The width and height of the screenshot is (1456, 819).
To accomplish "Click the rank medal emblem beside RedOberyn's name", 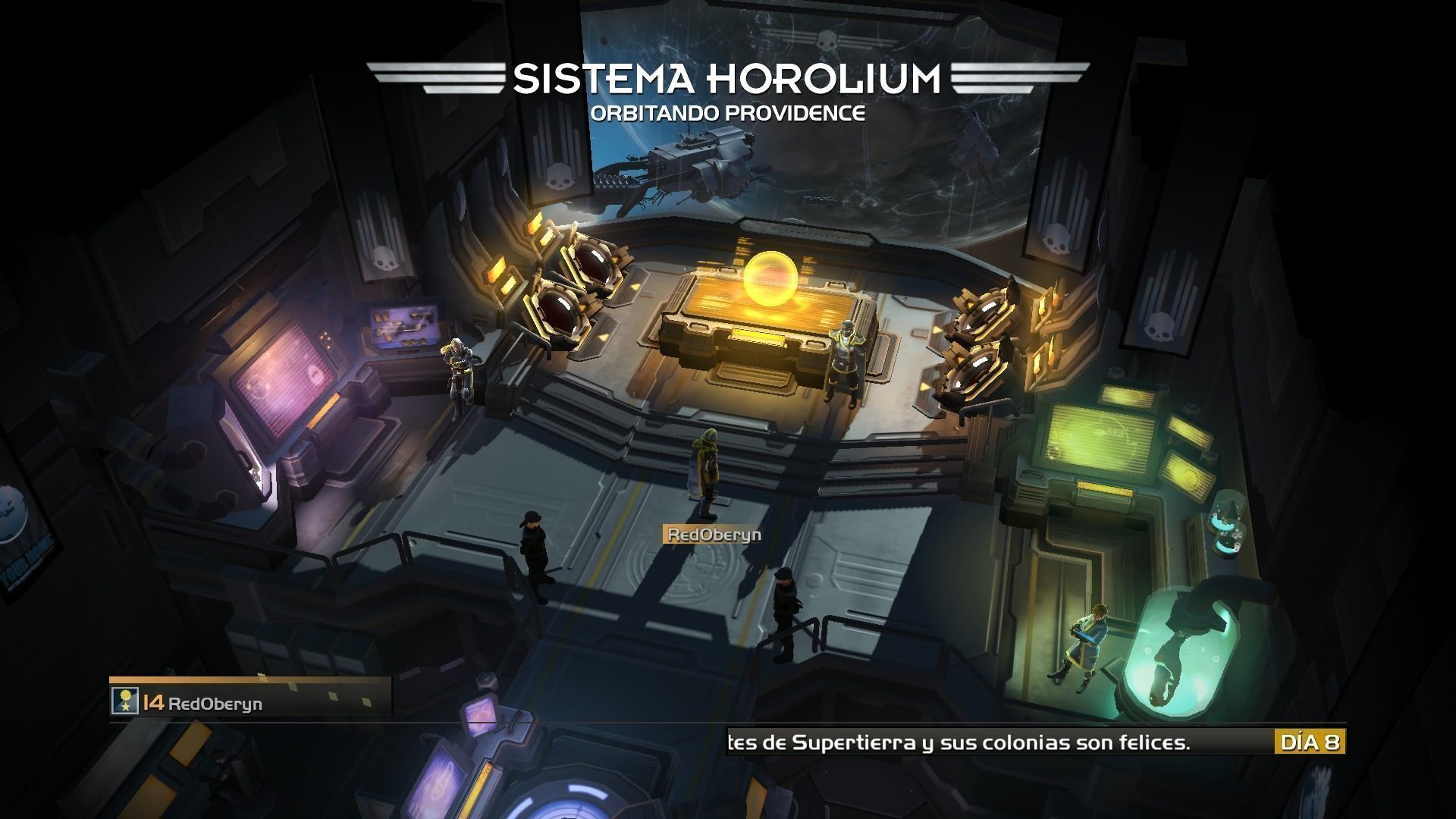I will tap(124, 701).
